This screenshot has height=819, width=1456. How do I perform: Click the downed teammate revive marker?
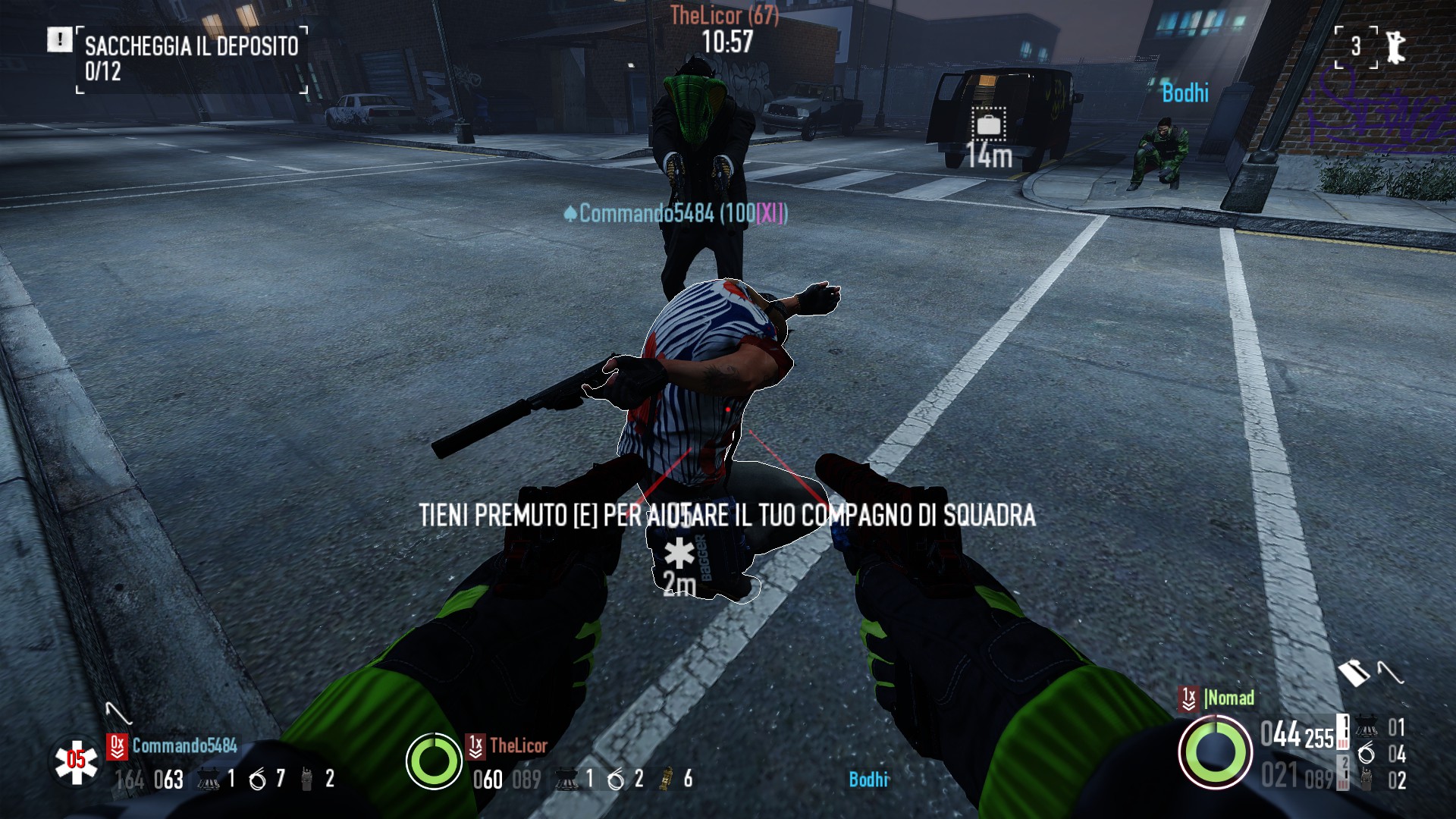pos(679,554)
